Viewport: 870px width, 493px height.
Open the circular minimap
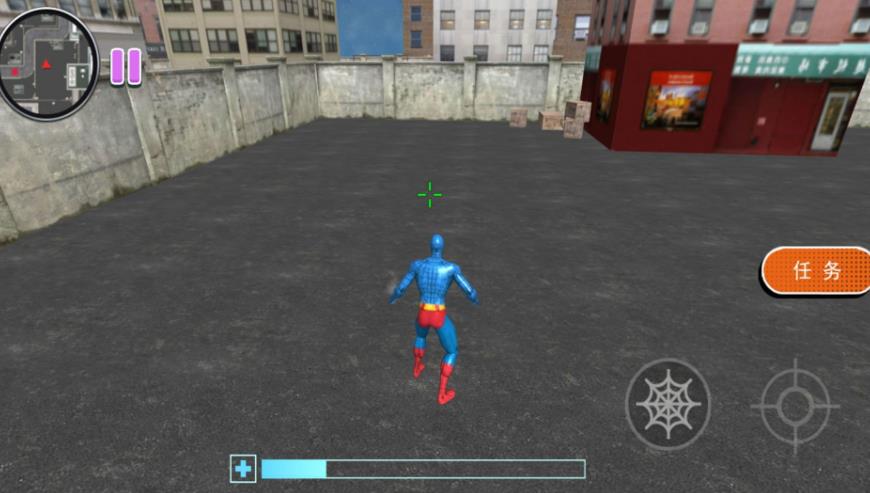tap(47, 63)
